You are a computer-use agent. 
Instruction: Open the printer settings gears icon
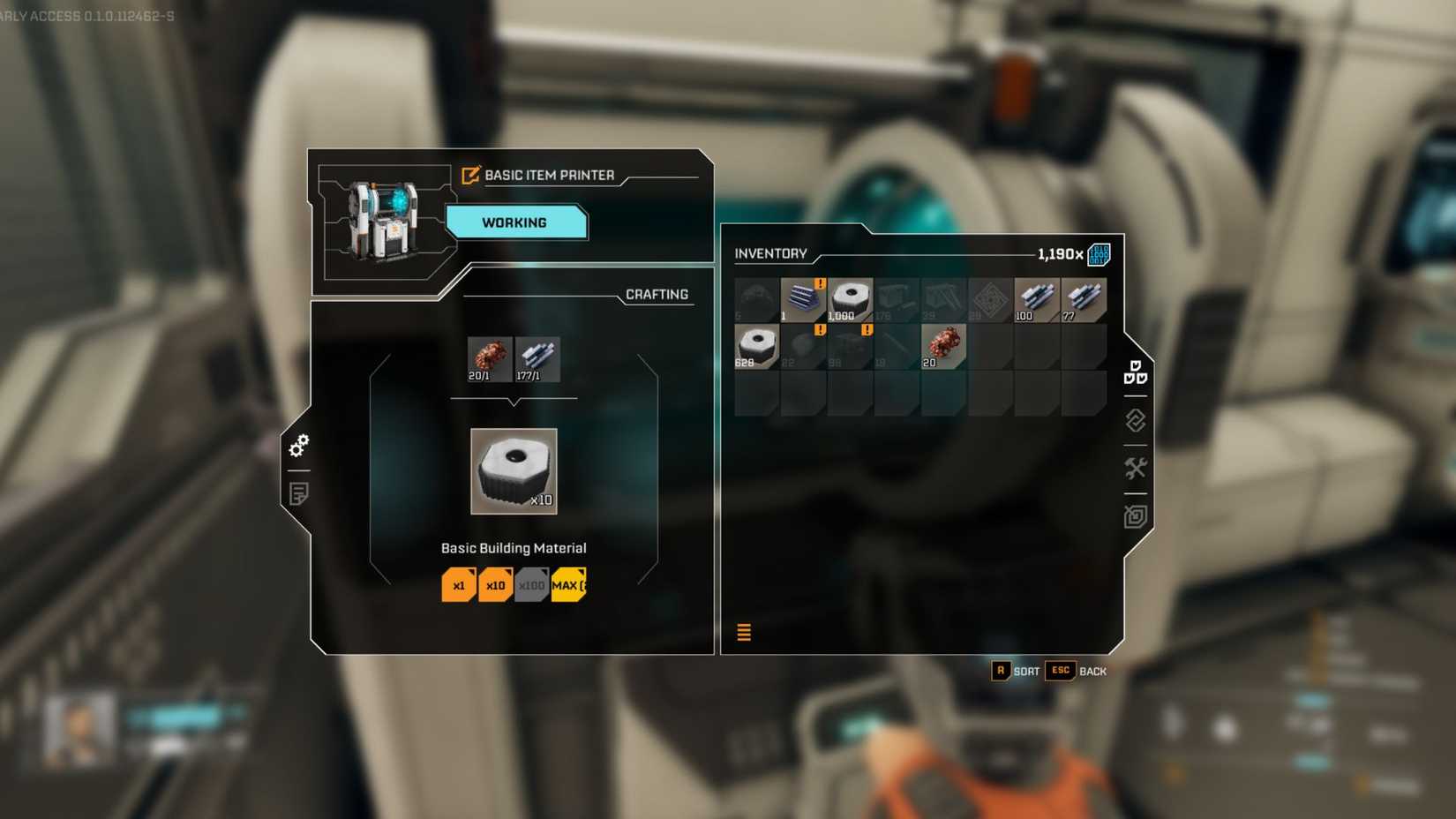(300, 446)
